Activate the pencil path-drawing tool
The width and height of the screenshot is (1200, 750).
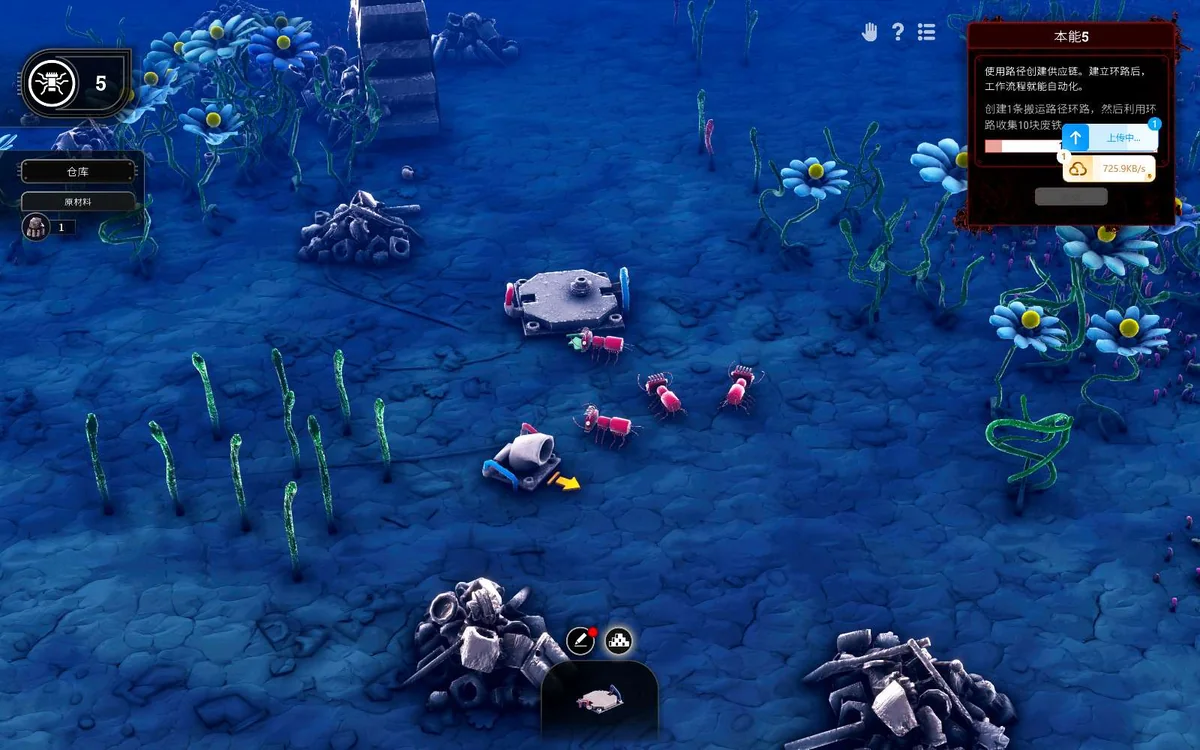[580, 641]
